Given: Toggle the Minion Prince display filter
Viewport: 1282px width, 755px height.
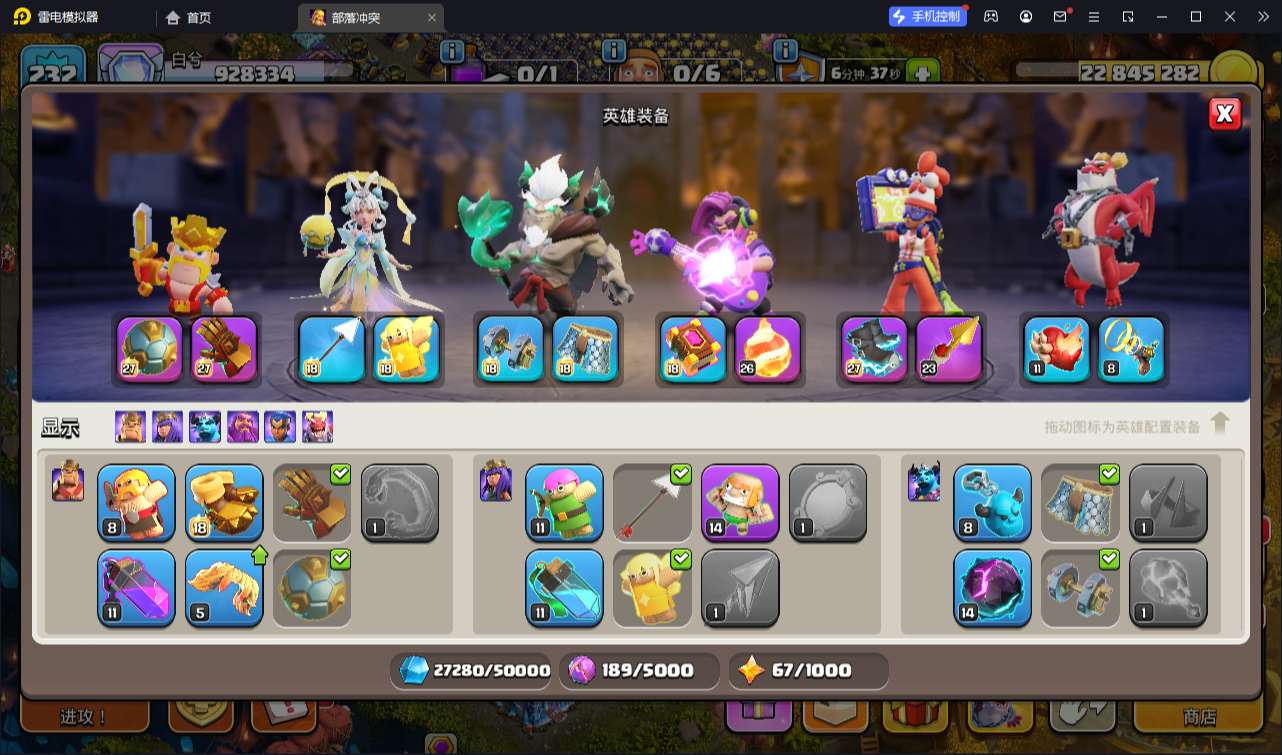Looking at the screenshot, I should [x=205, y=427].
